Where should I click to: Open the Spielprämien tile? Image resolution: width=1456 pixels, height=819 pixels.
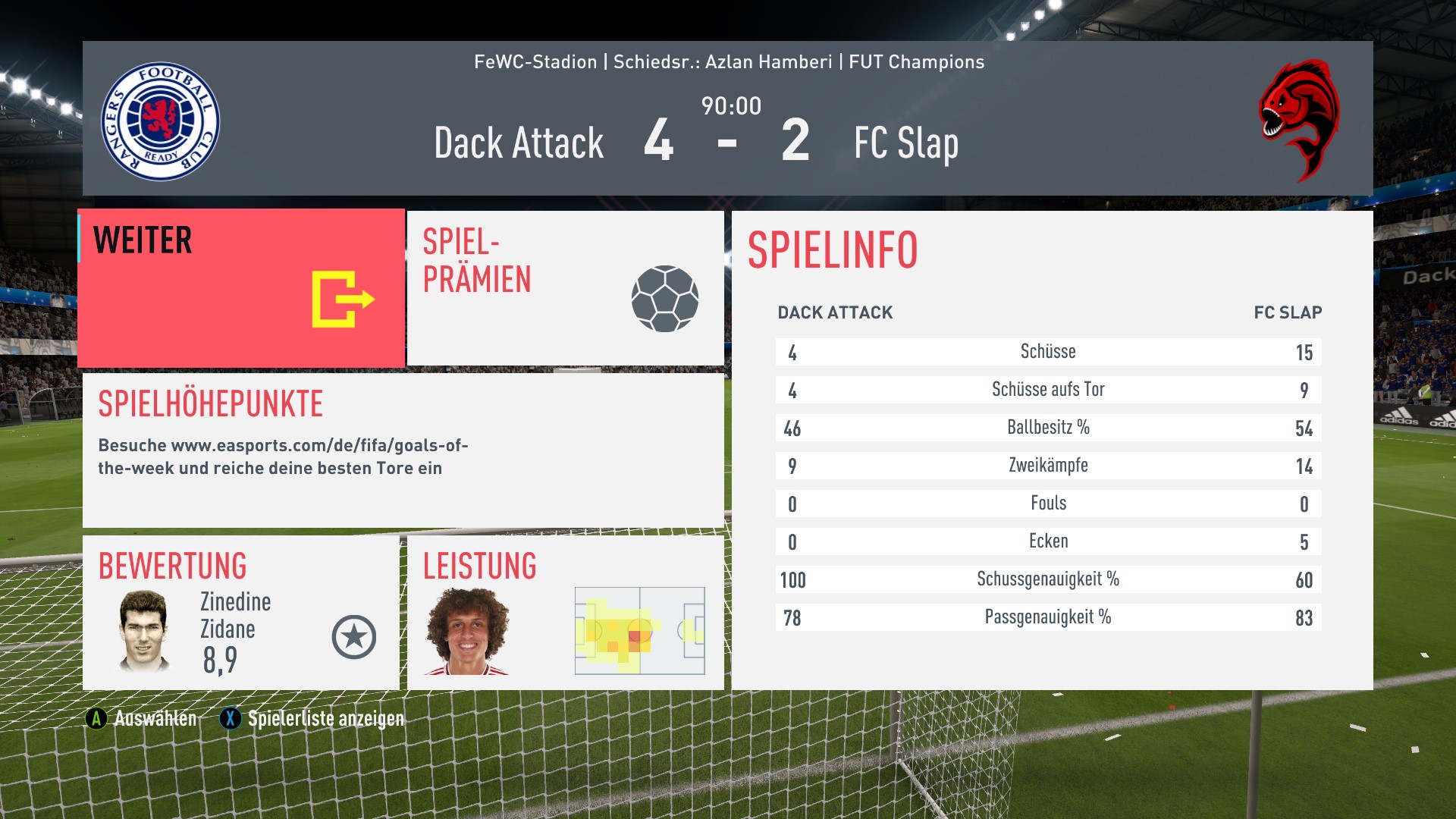coord(565,288)
